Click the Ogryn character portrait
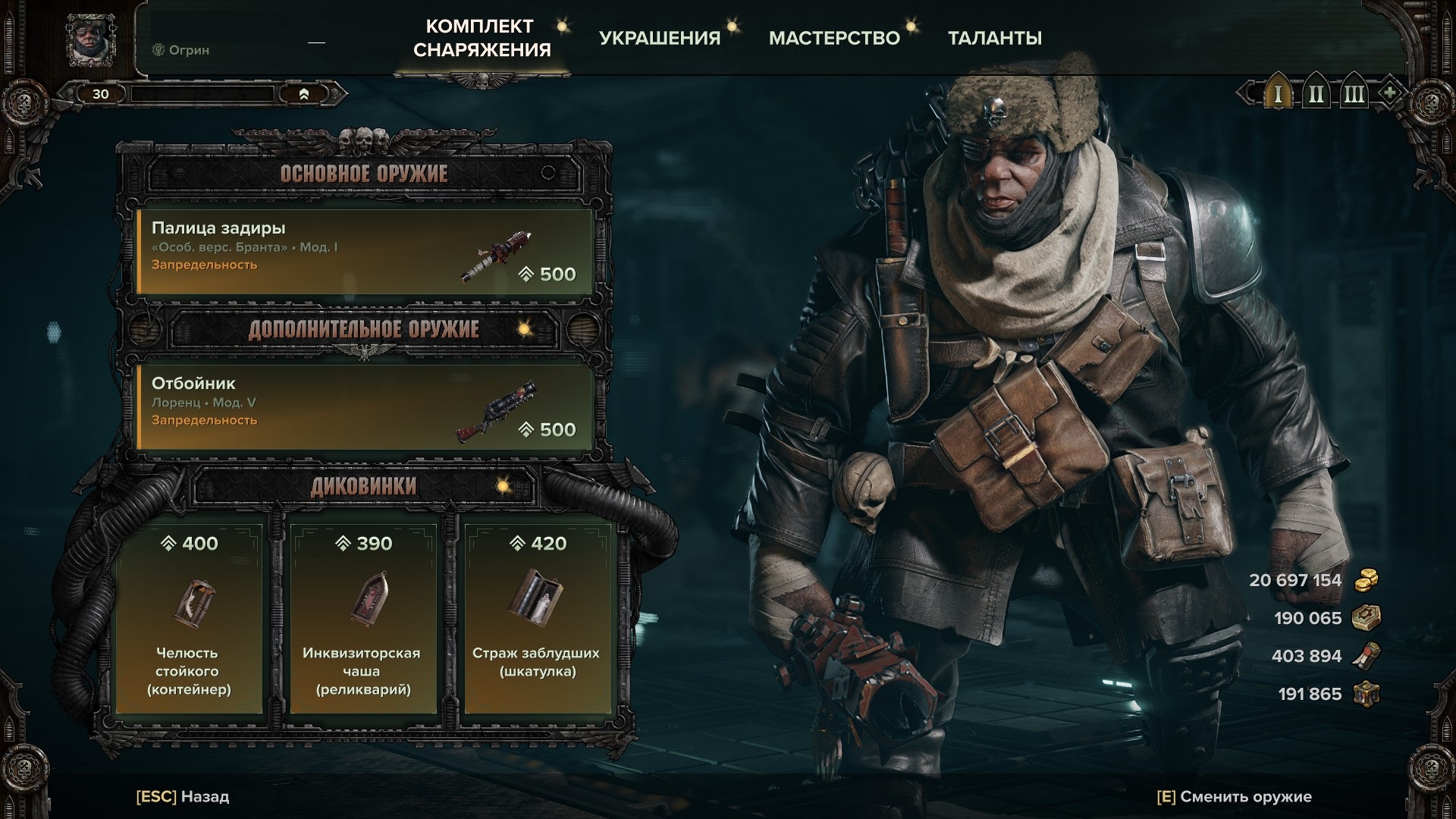The image size is (1456, 819). [x=91, y=39]
